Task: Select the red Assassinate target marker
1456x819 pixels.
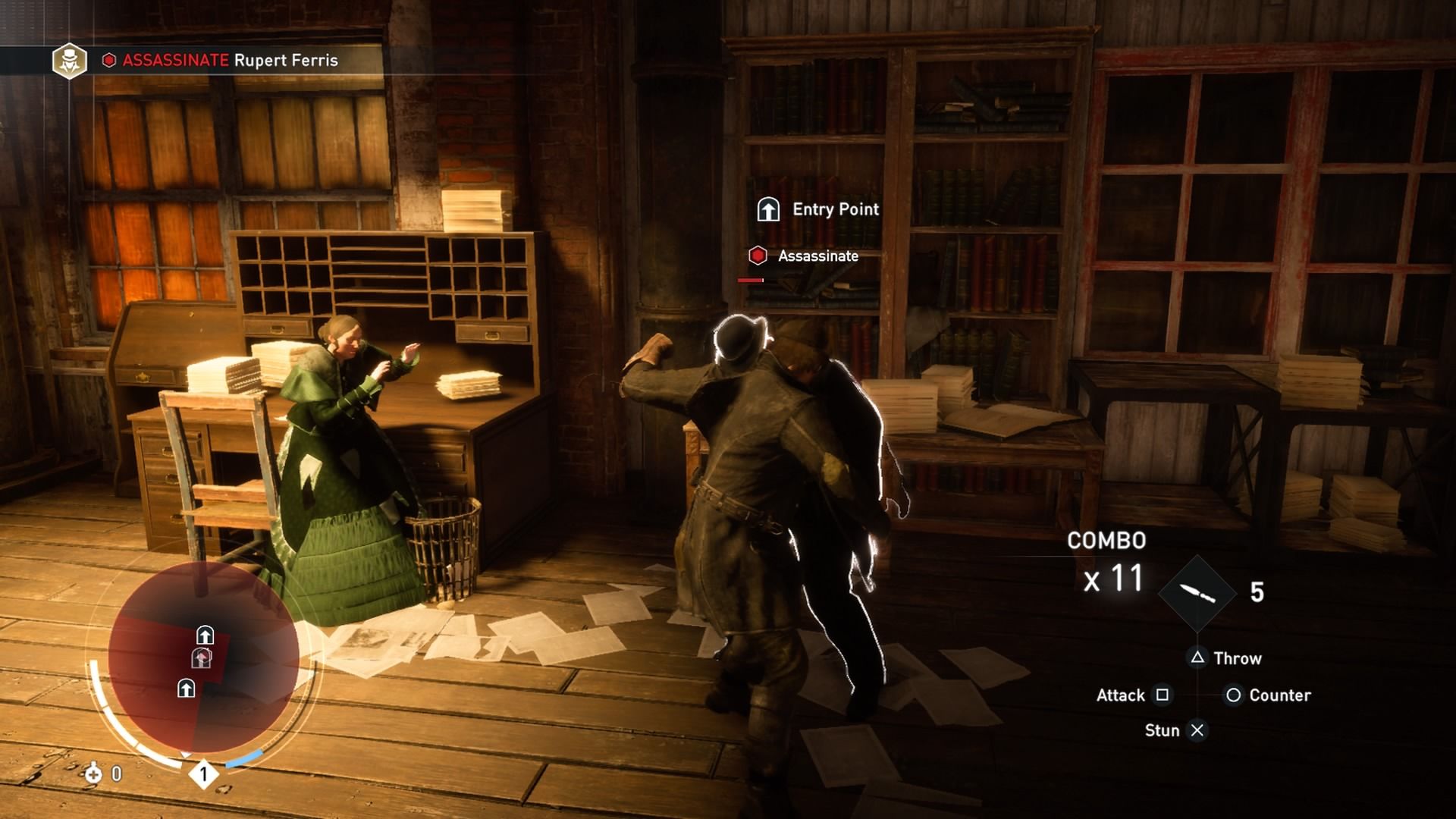Action: pos(758,256)
